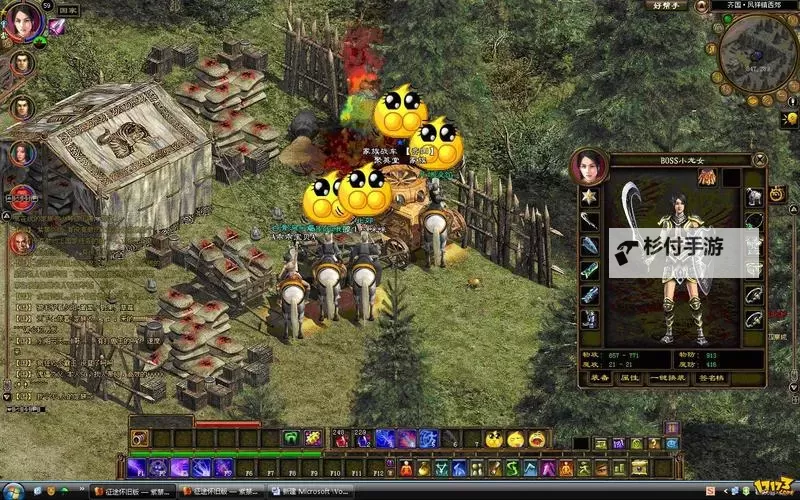Click the player portrait in the top-left
The width and height of the screenshot is (800, 500).
(20, 20)
